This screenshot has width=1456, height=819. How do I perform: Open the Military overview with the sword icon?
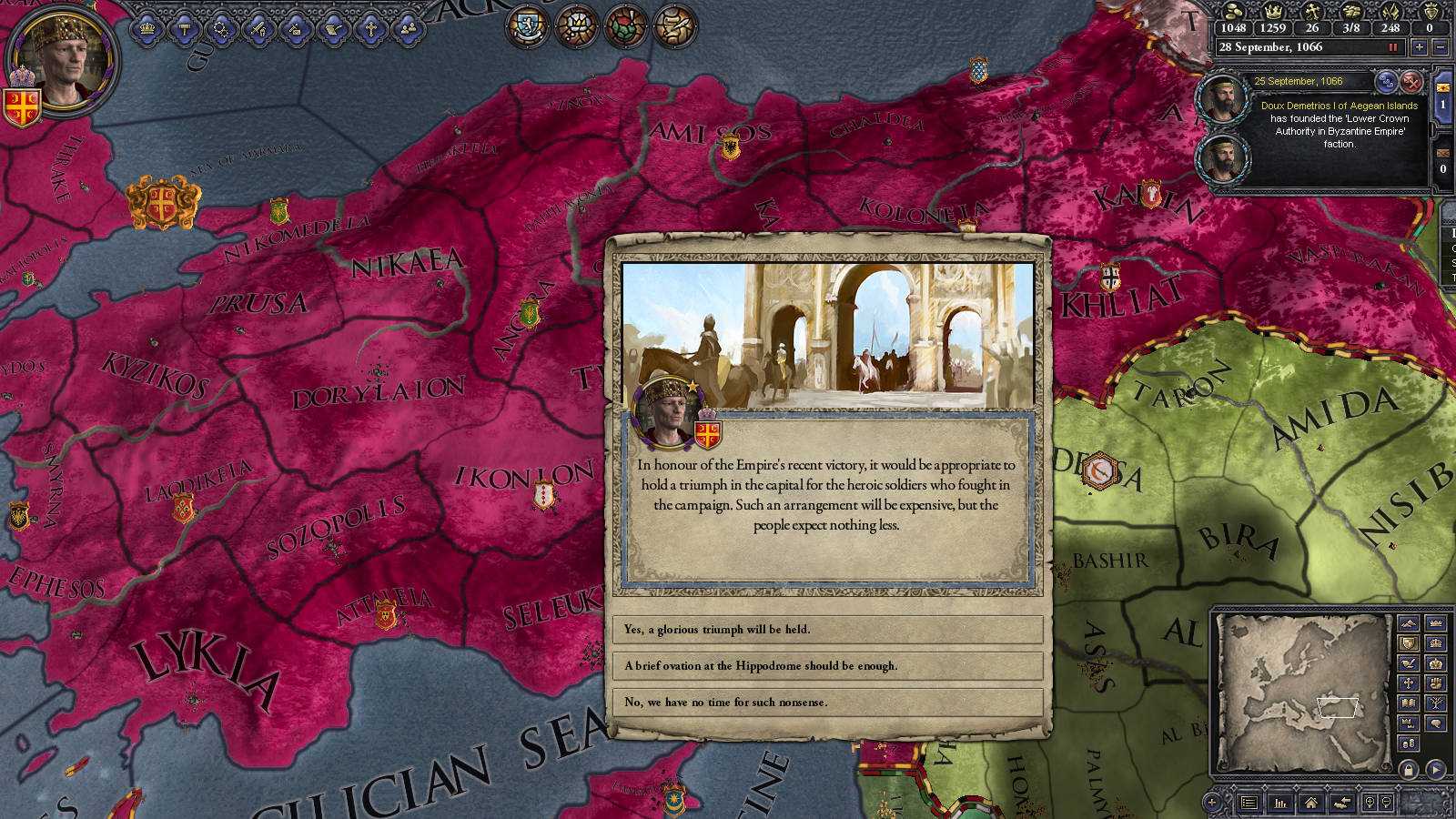click(258, 27)
